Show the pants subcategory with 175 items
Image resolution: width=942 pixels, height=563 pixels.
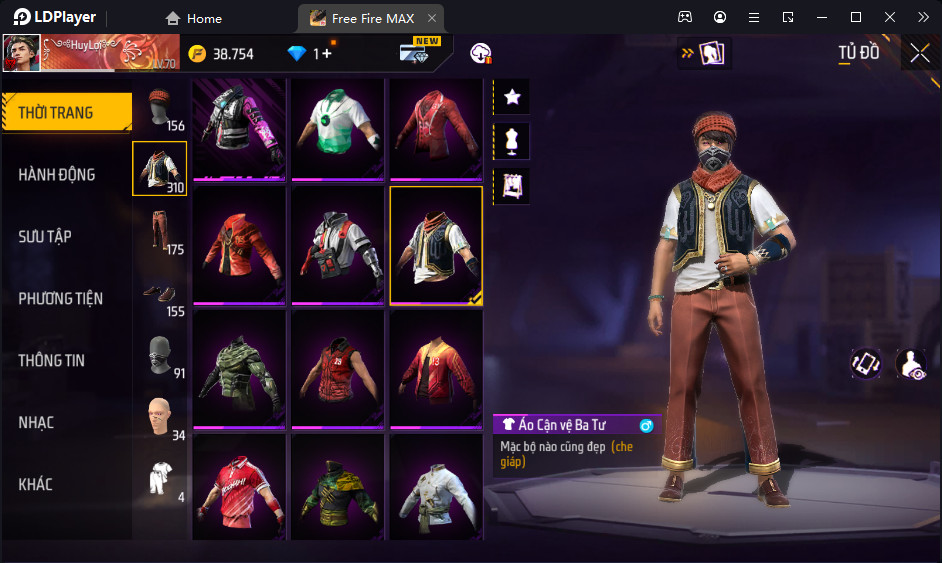pyautogui.click(x=160, y=231)
